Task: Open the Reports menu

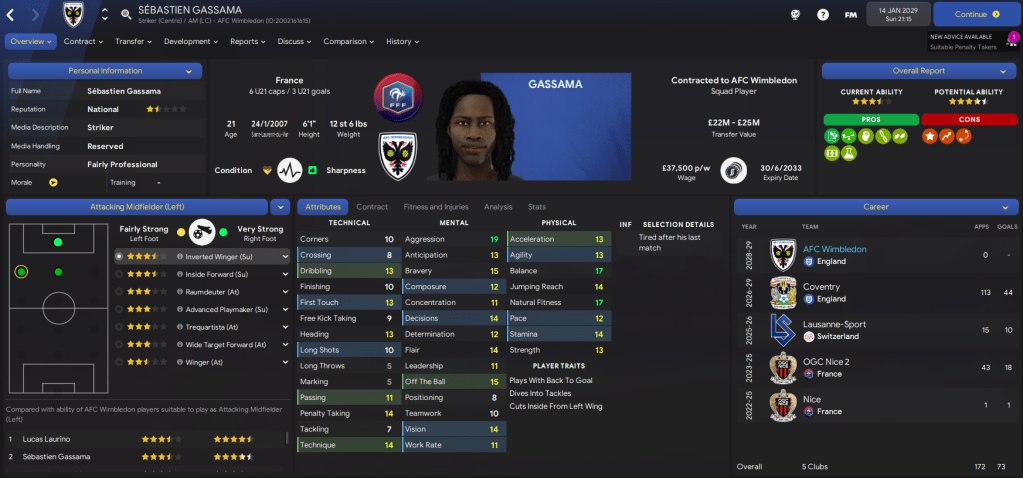Action: (247, 42)
